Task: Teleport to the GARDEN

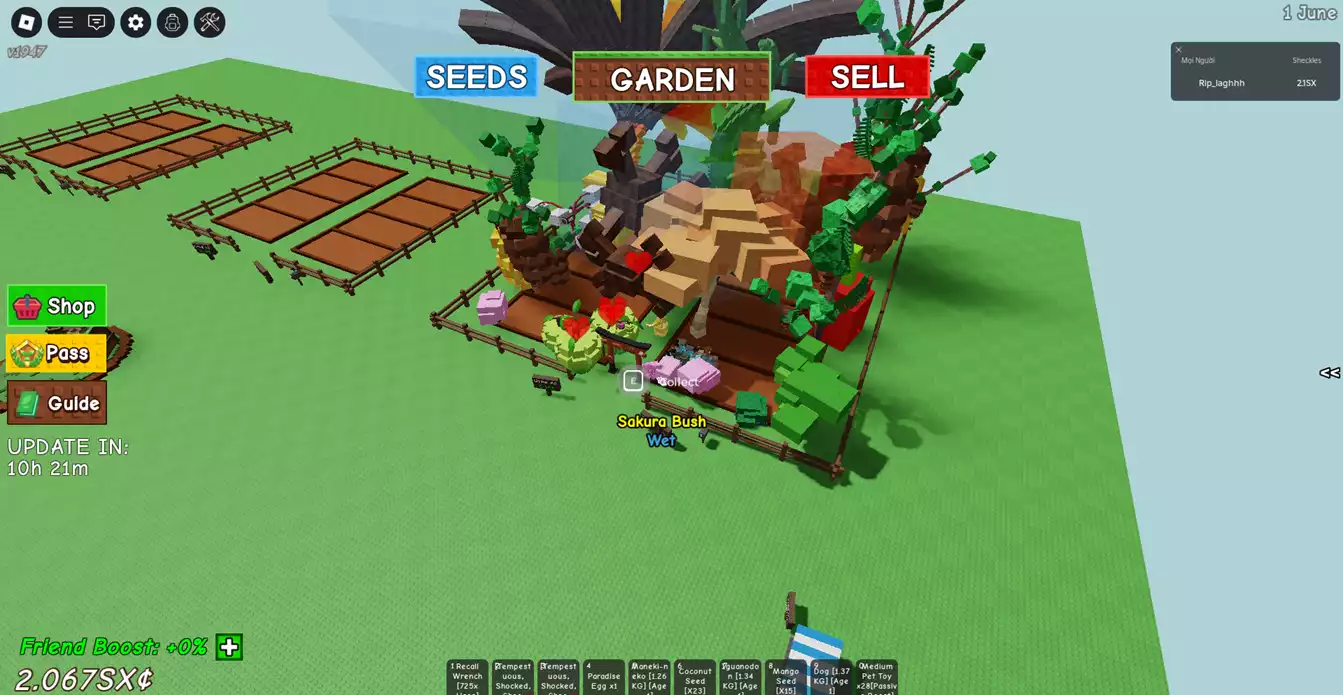Action: click(x=671, y=79)
